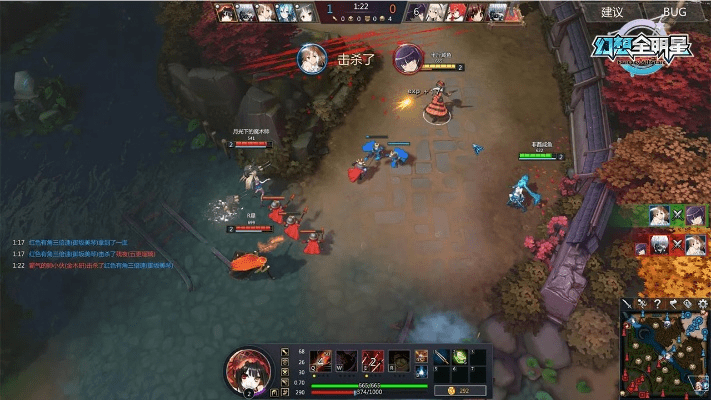
Task: Click the home icon beside the hero portrait
Action: click(x=274, y=392)
